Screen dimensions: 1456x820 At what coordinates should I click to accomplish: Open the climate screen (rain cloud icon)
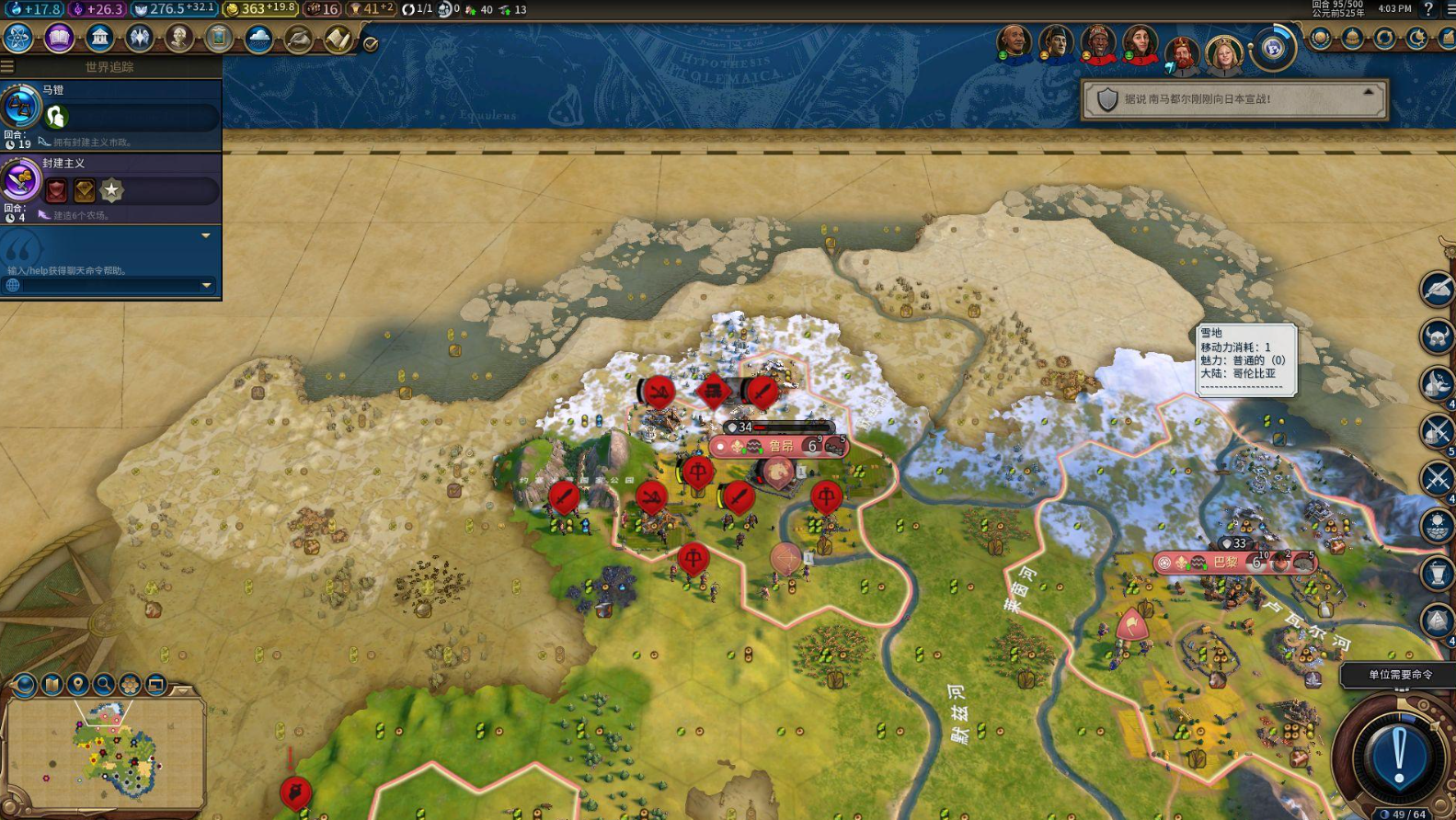[x=258, y=39]
